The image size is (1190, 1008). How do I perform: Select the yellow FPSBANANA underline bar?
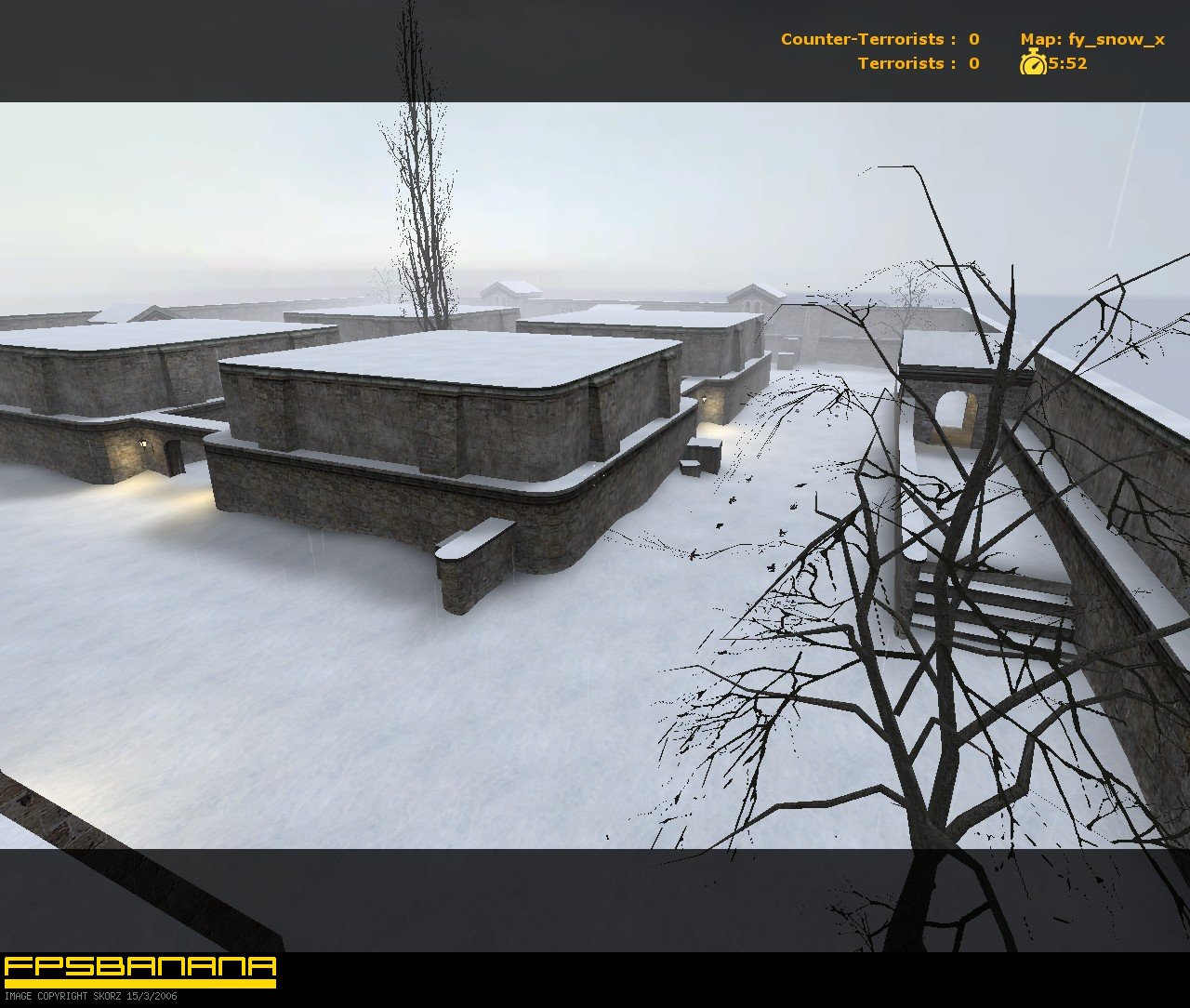click(139, 985)
